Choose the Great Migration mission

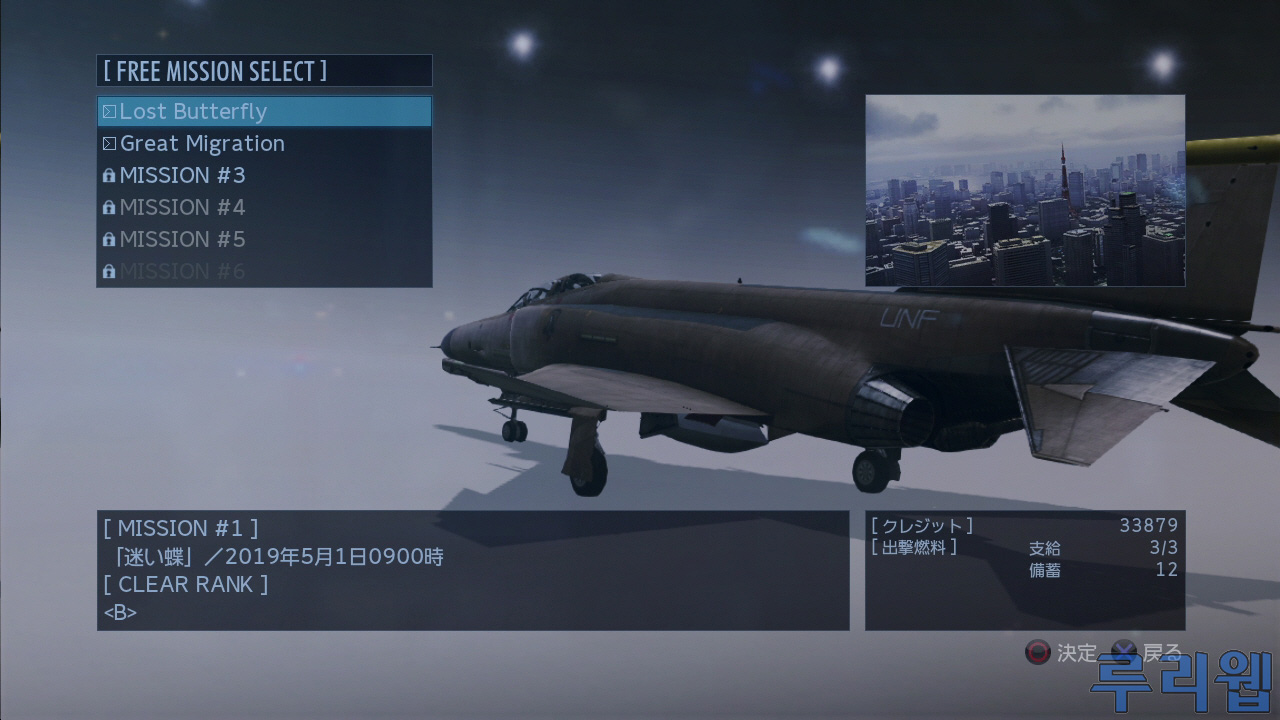[264, 143]
